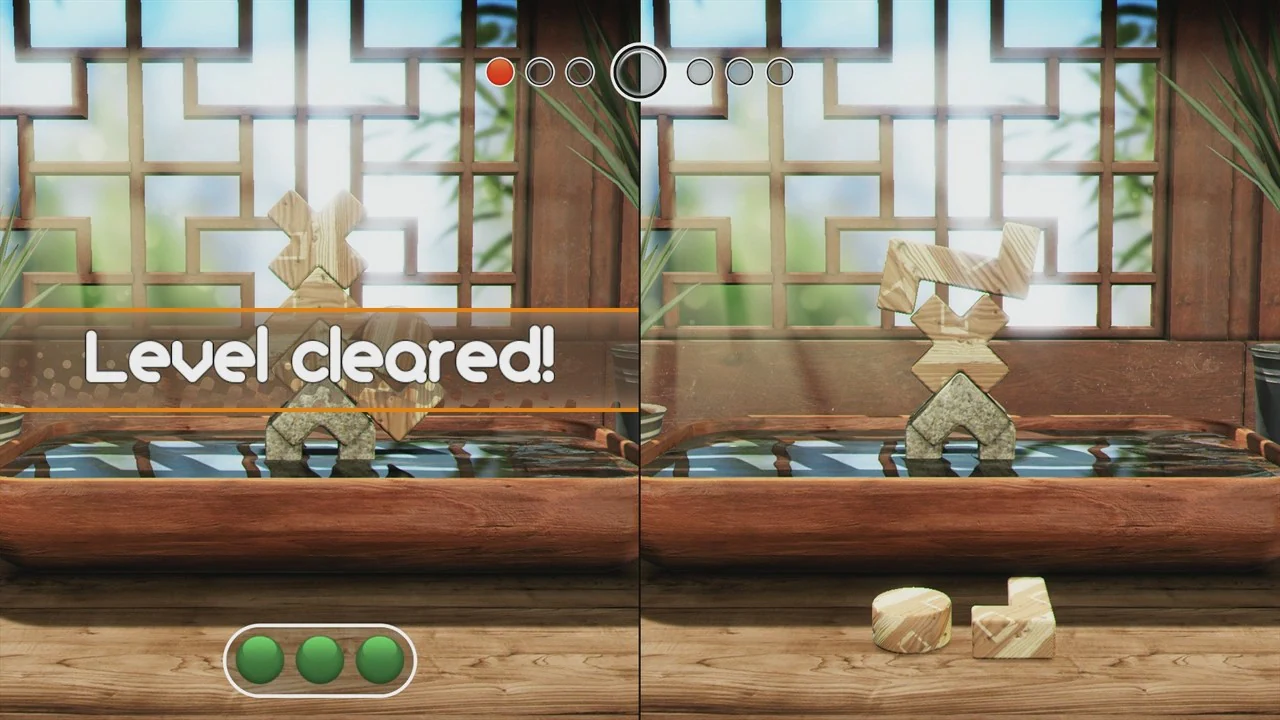The width and height of the screenshot is (1280, 720).
Task: Select the rightmost green life ball
Action: click(379, 658)
